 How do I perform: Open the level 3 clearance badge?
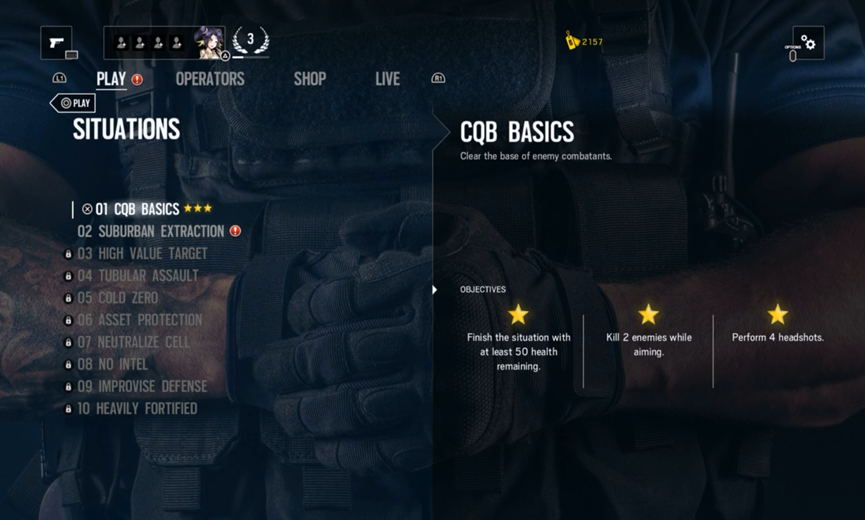pos(250,41)
